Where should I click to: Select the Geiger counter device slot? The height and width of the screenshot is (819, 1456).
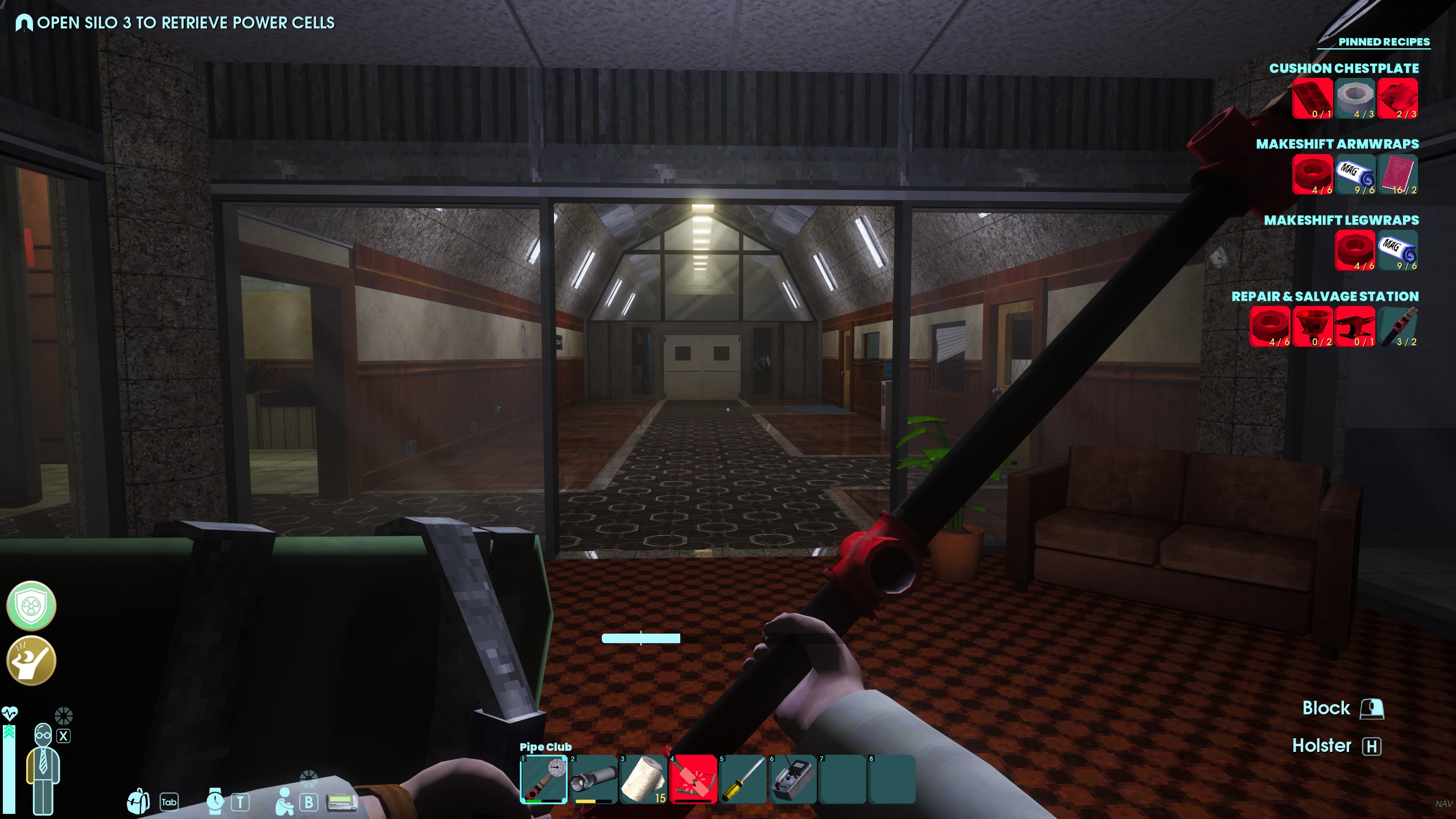[792, 779]
